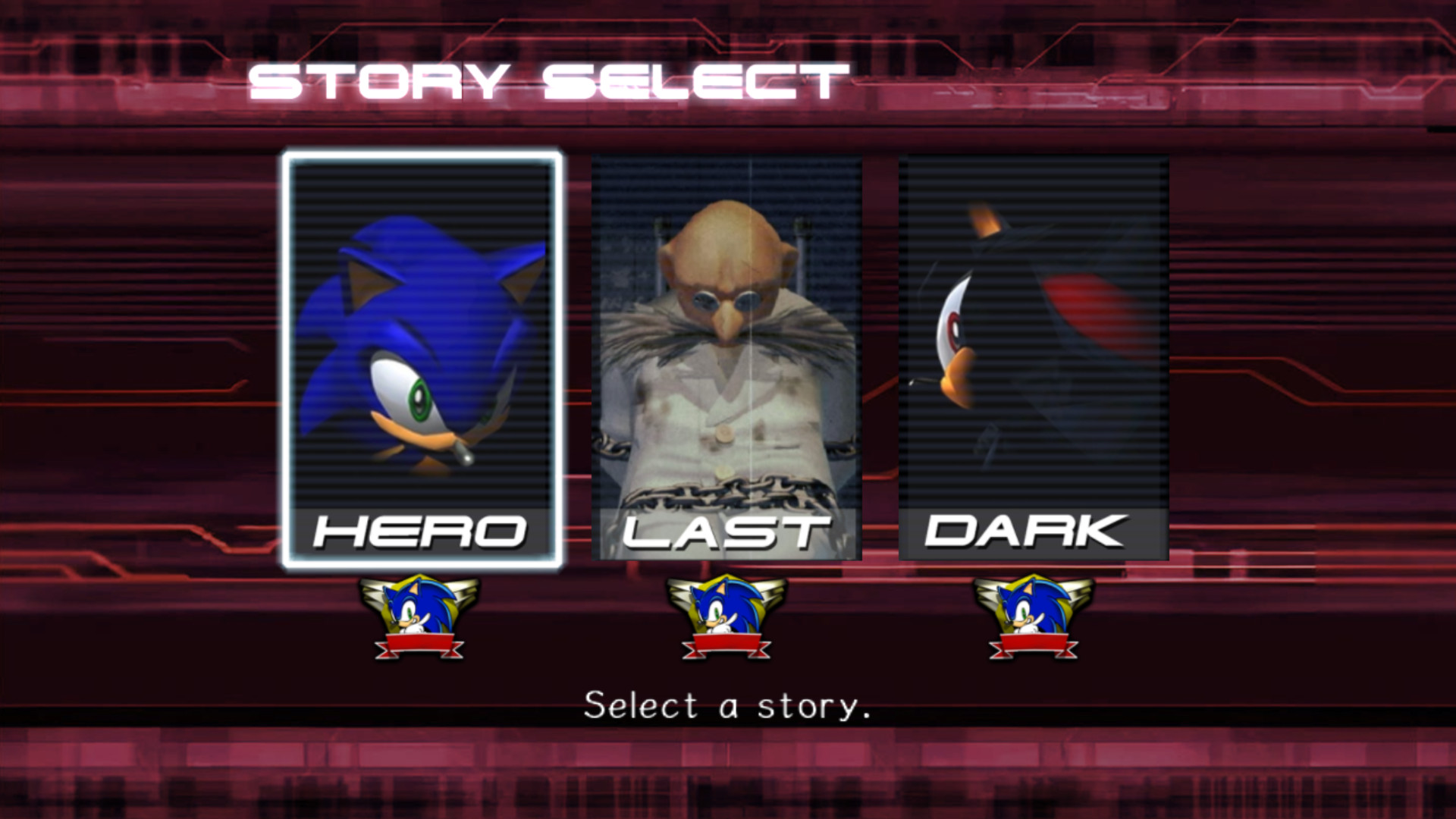Click the HERO label on the highlighted card
The image size is (1456, 819).
pyautogui.click(x=421, y=533)
